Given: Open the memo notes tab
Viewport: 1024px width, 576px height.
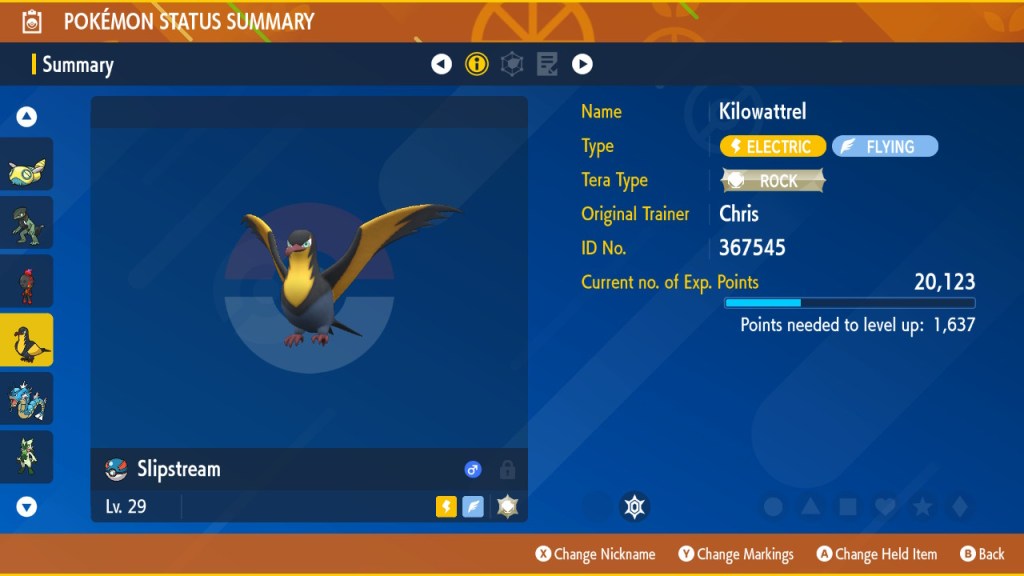Looking at the screenshot, I should point(547,65).
